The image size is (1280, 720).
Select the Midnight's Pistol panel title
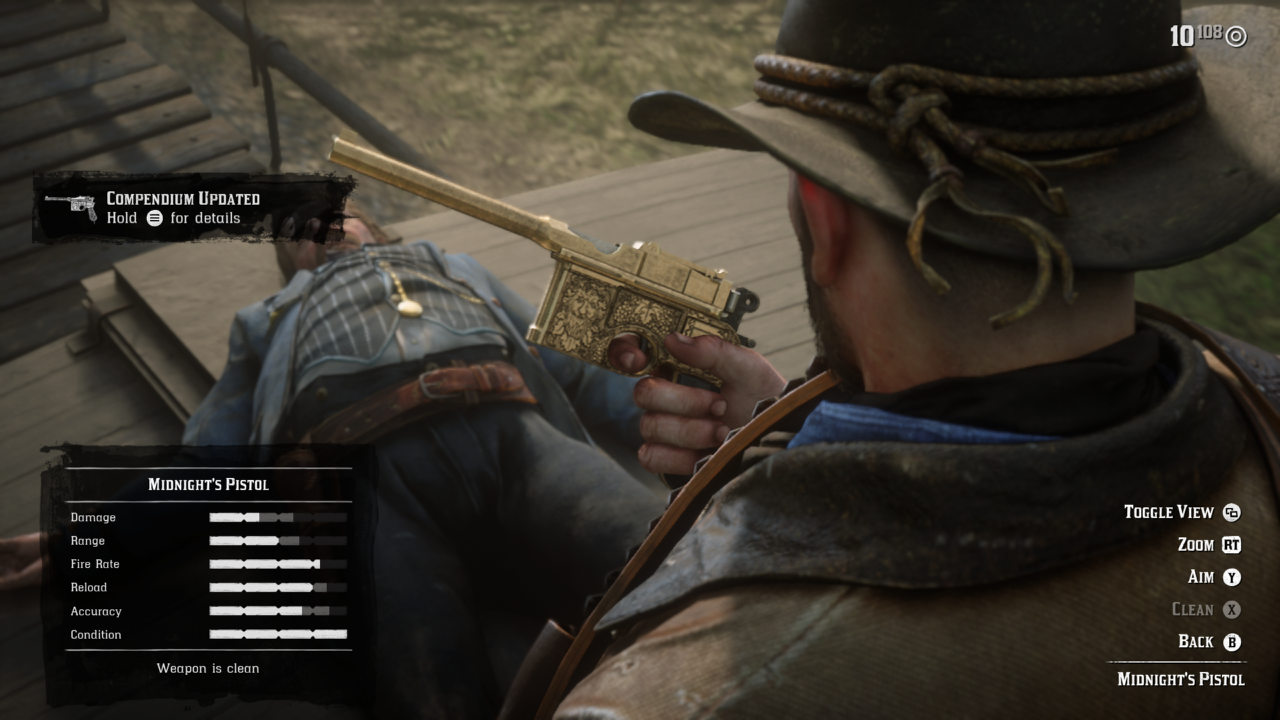point(206,483)
